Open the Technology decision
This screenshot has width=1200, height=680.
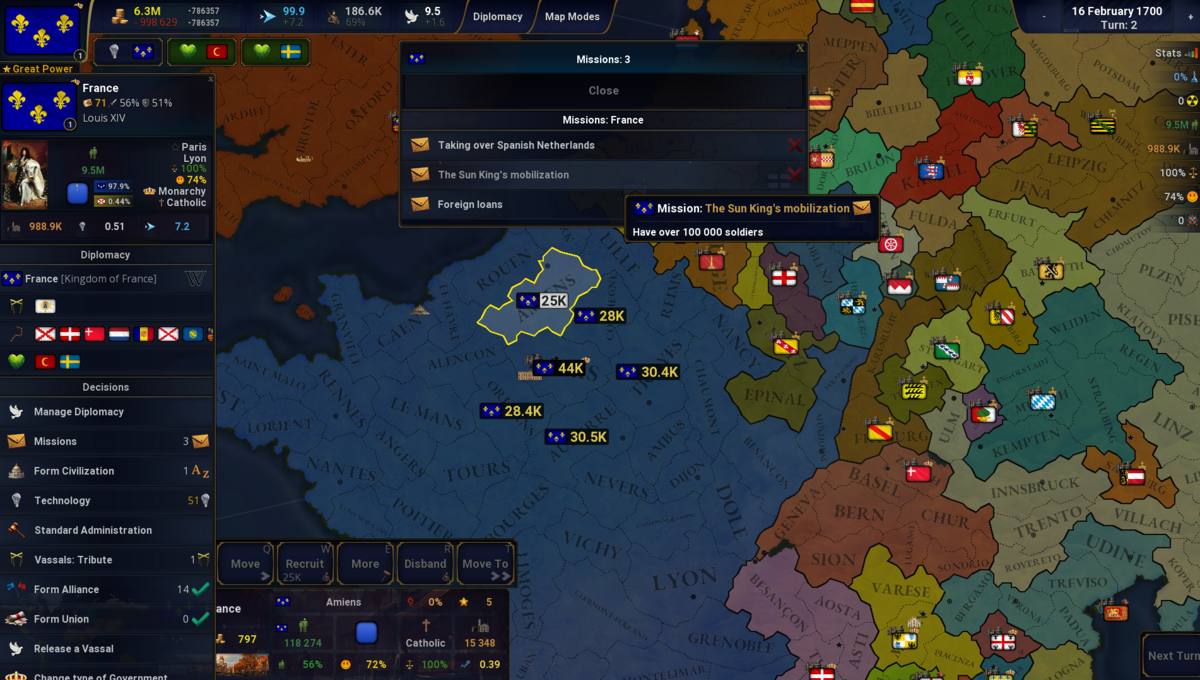[62, 501]
